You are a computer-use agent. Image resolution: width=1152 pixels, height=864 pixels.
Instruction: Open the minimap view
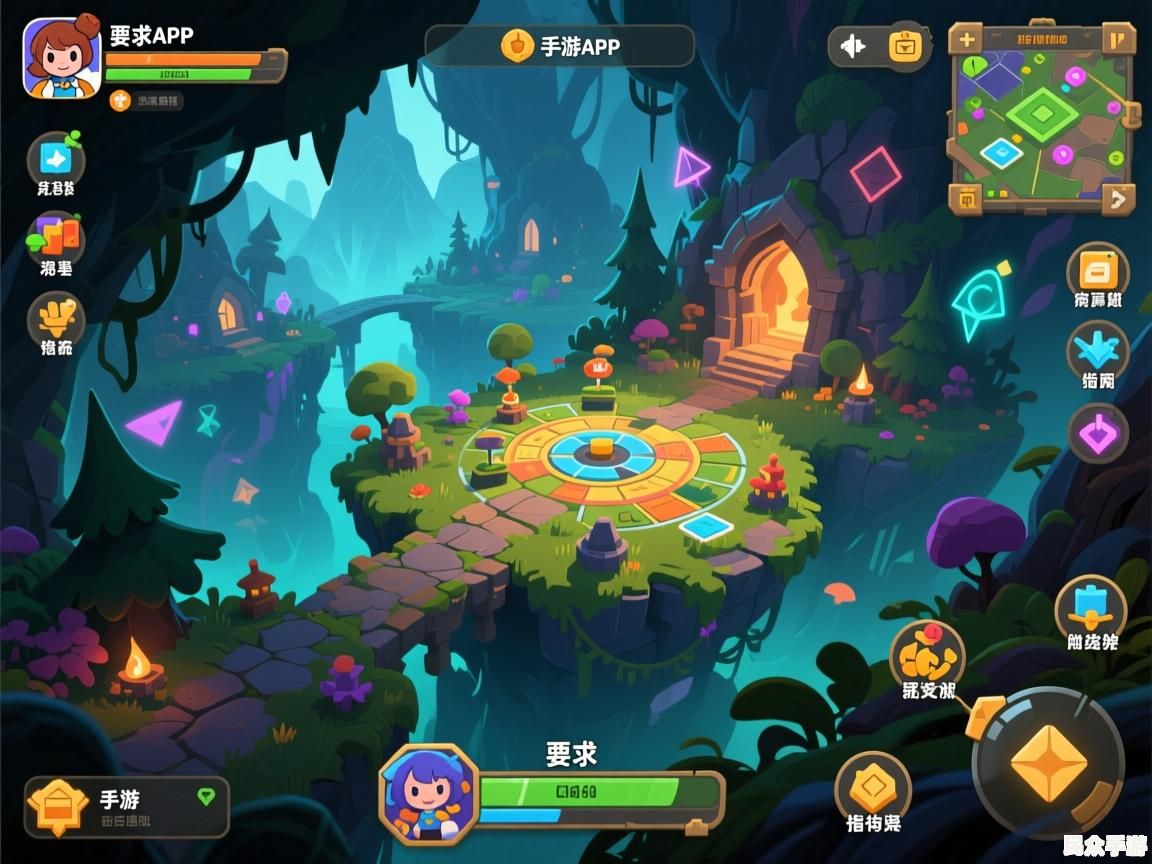coord(1041,118)
